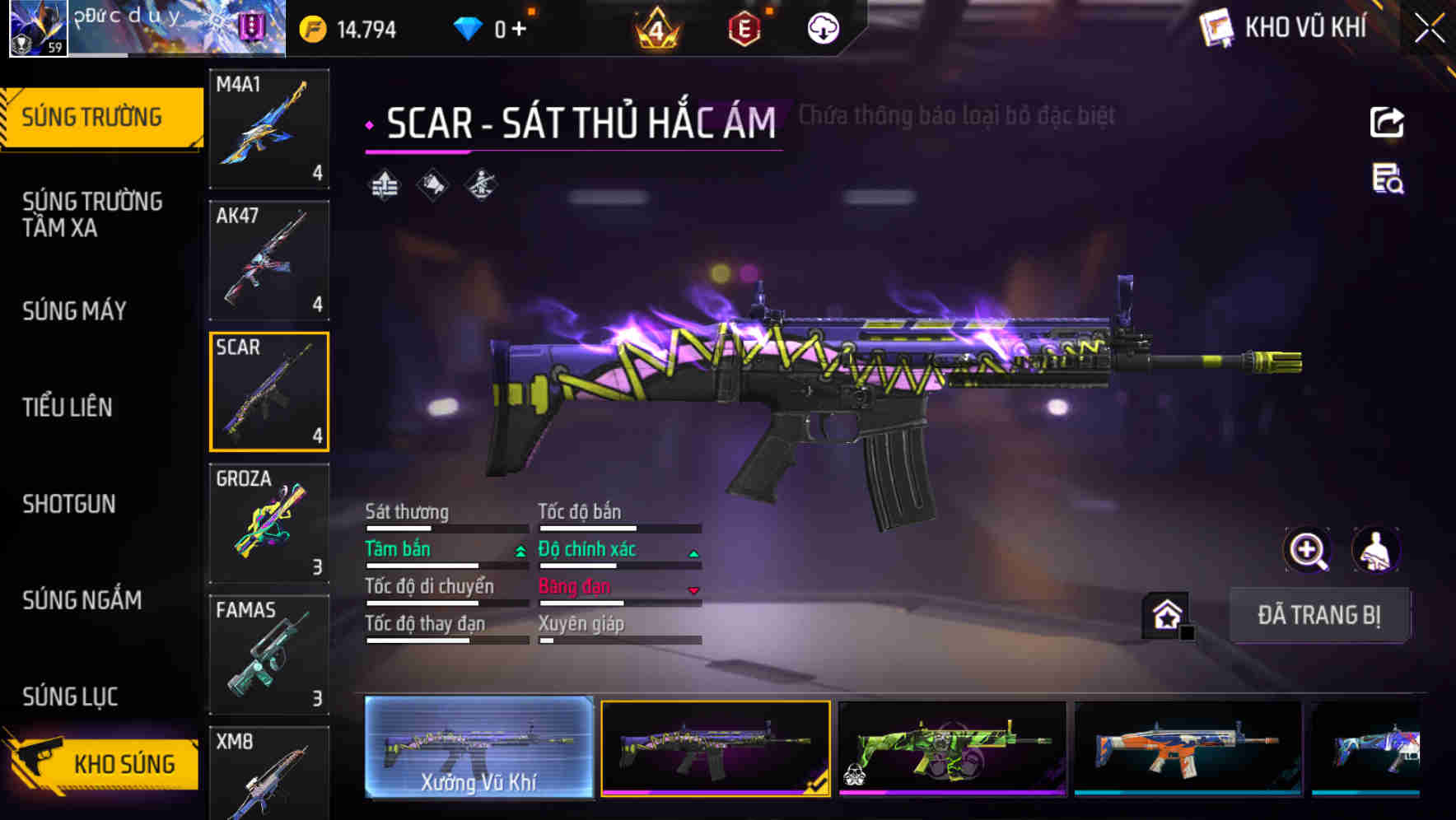Screen dimensions: 1456x820
Task: Toggle the red arrow on Băng đạn stat
Action: (x=693, y=589)
